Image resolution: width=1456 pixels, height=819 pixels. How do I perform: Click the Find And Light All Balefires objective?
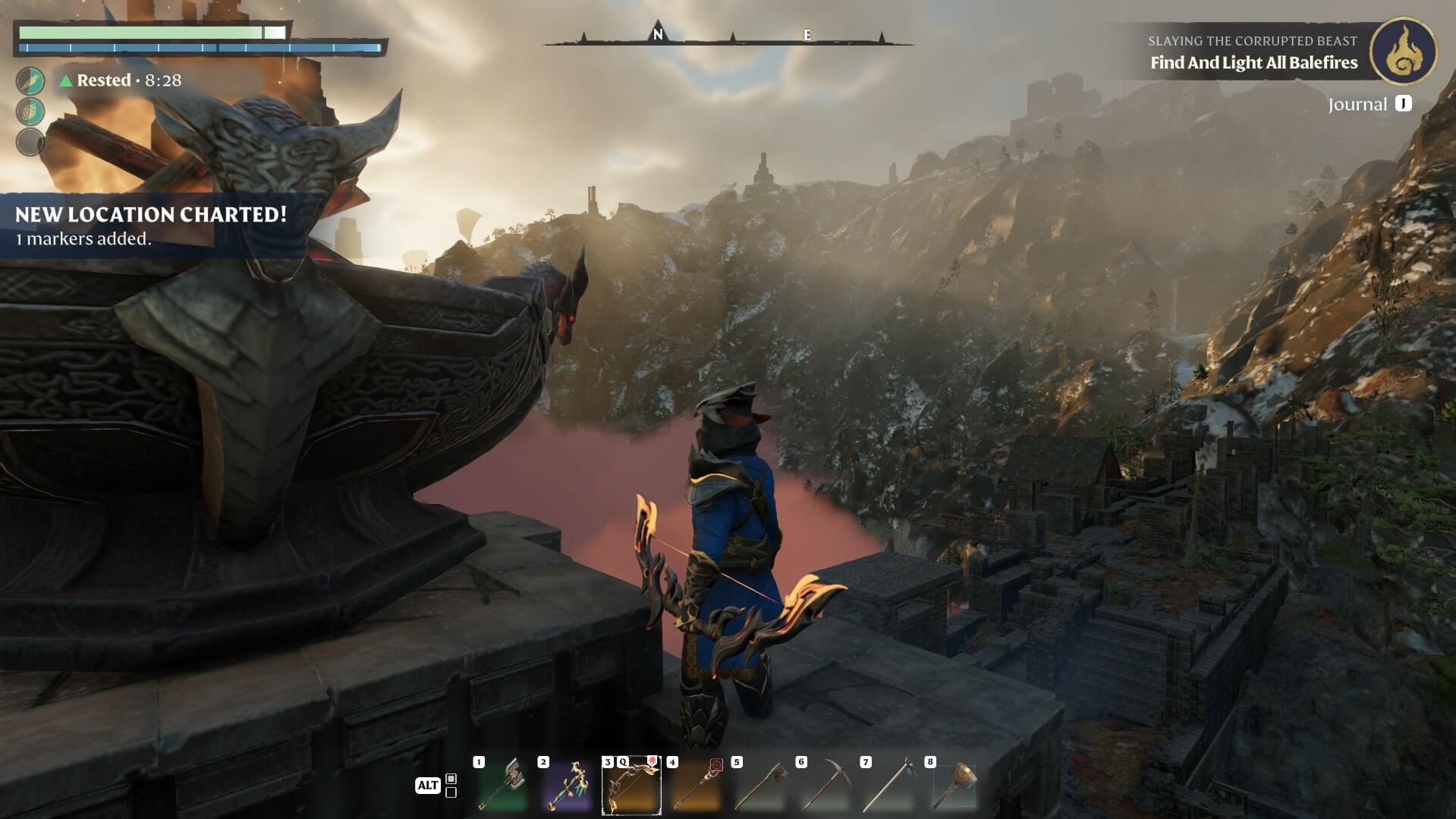pyautogui.click(x=1253, y=63)
